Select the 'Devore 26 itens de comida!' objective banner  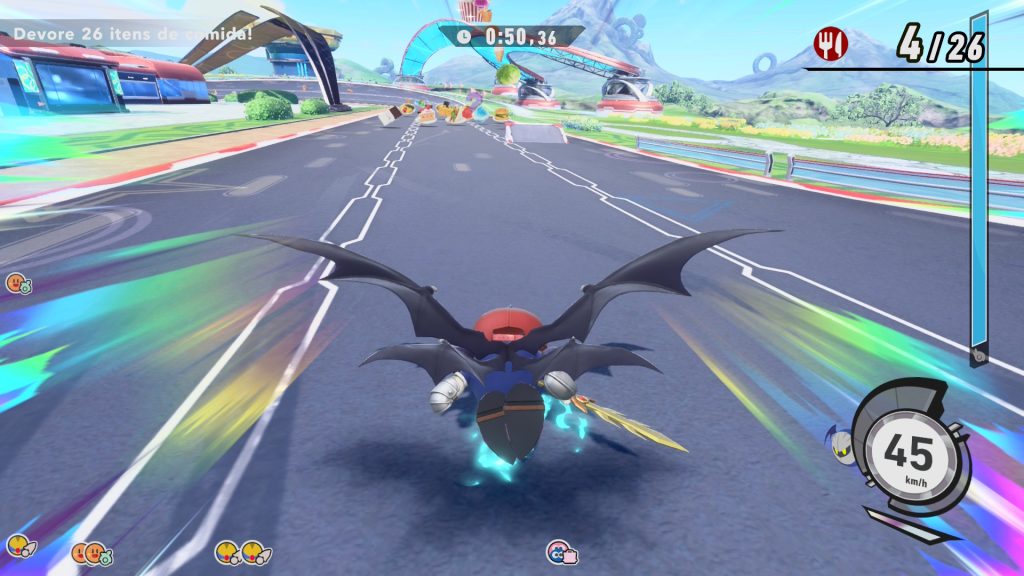point(133,35)
